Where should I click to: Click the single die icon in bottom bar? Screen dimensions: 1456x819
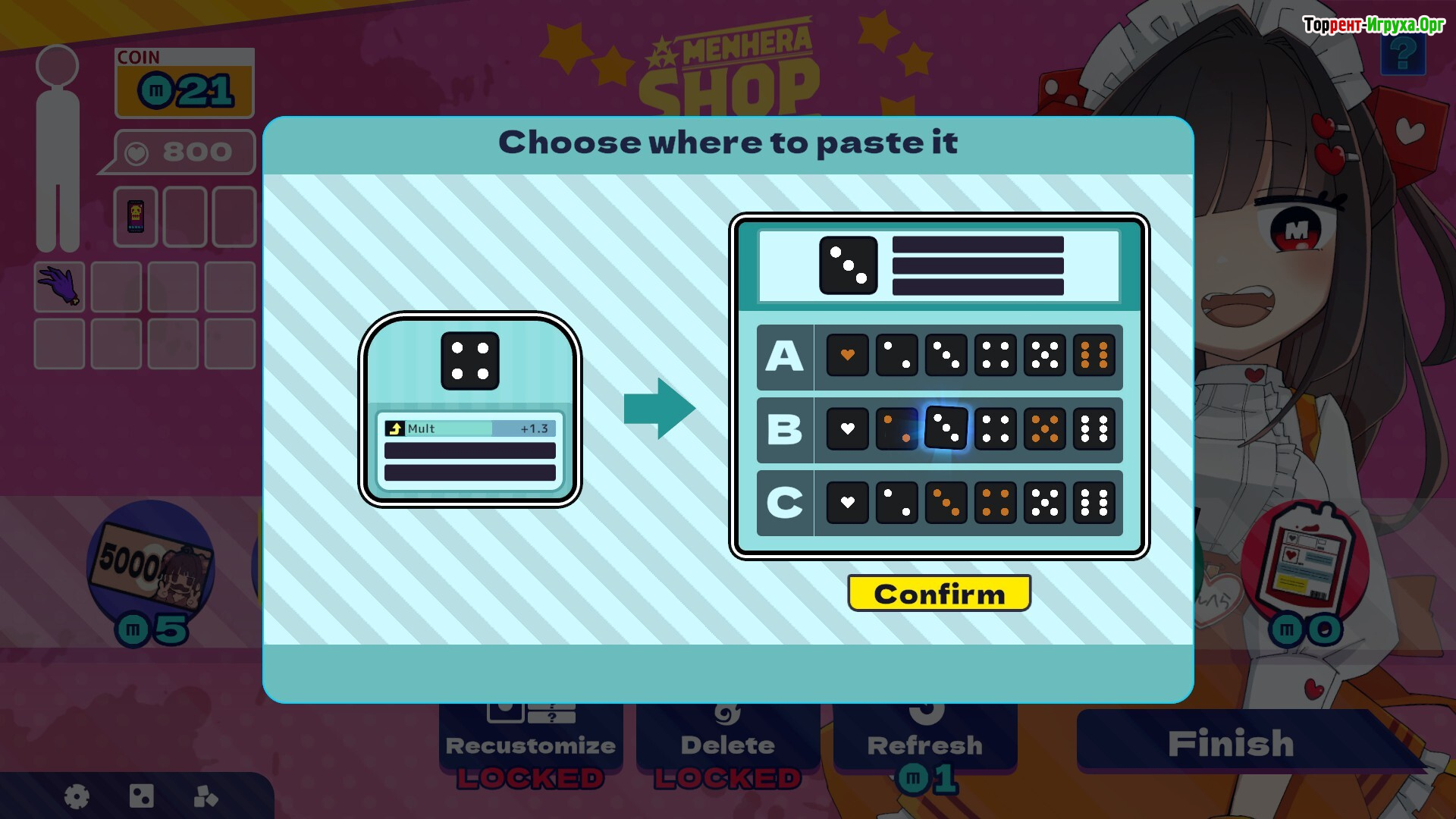click(142, 796)
